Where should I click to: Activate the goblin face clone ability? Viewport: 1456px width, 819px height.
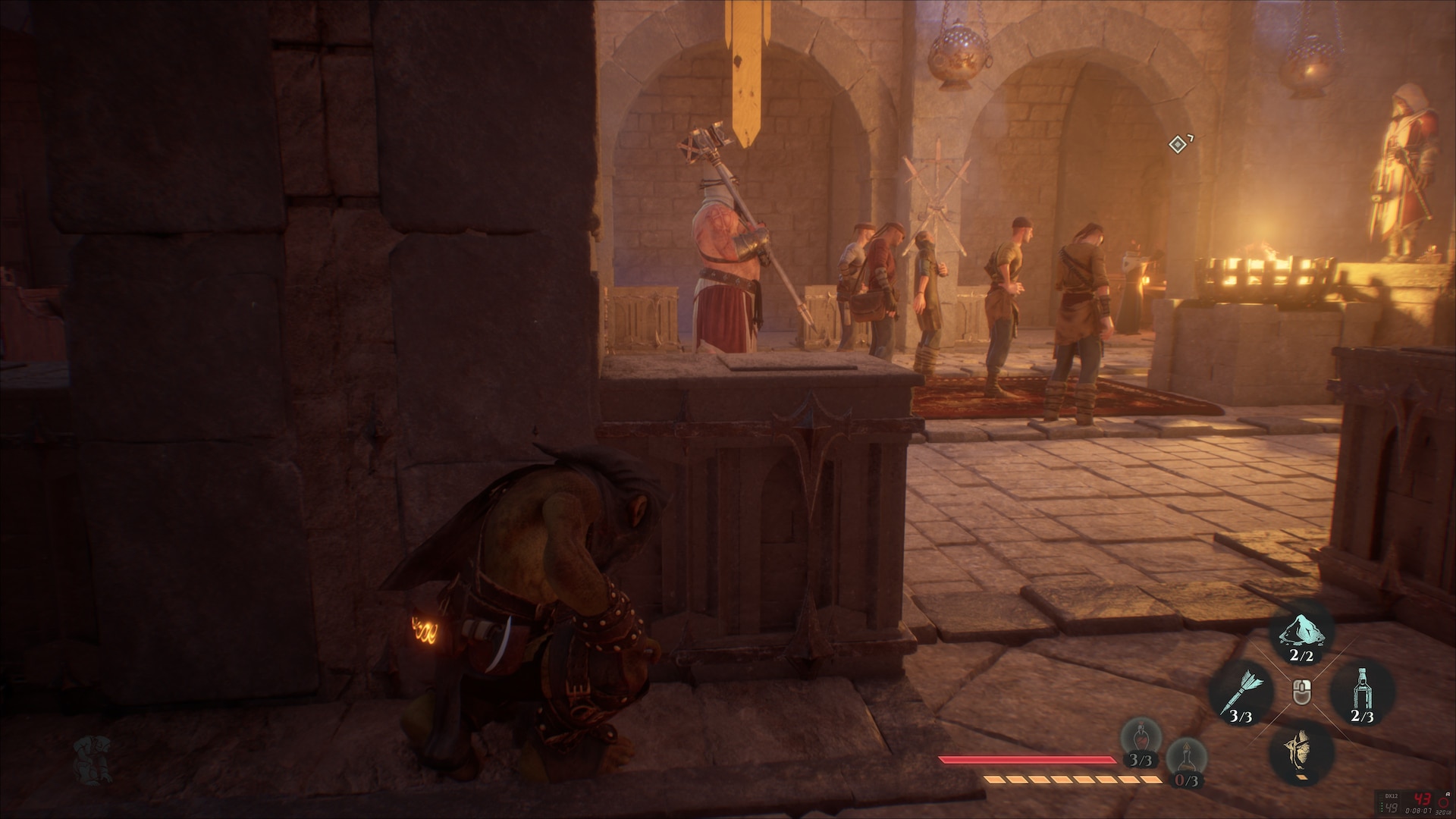1301,751
